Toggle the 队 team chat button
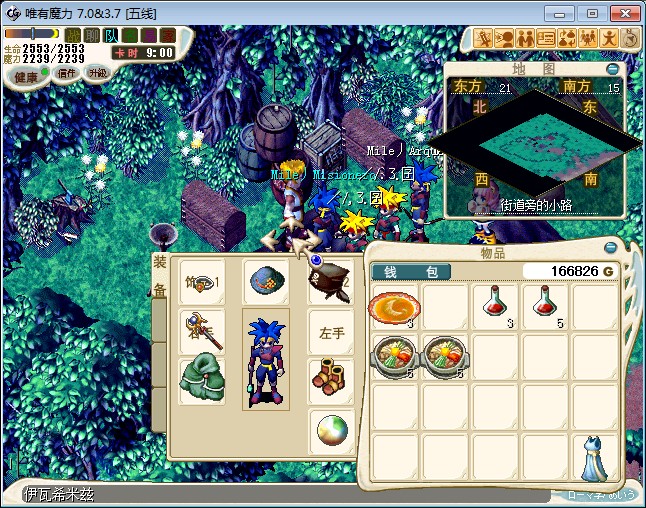The image size is (646, 508). pyautogui.click(x=111, y=35)
